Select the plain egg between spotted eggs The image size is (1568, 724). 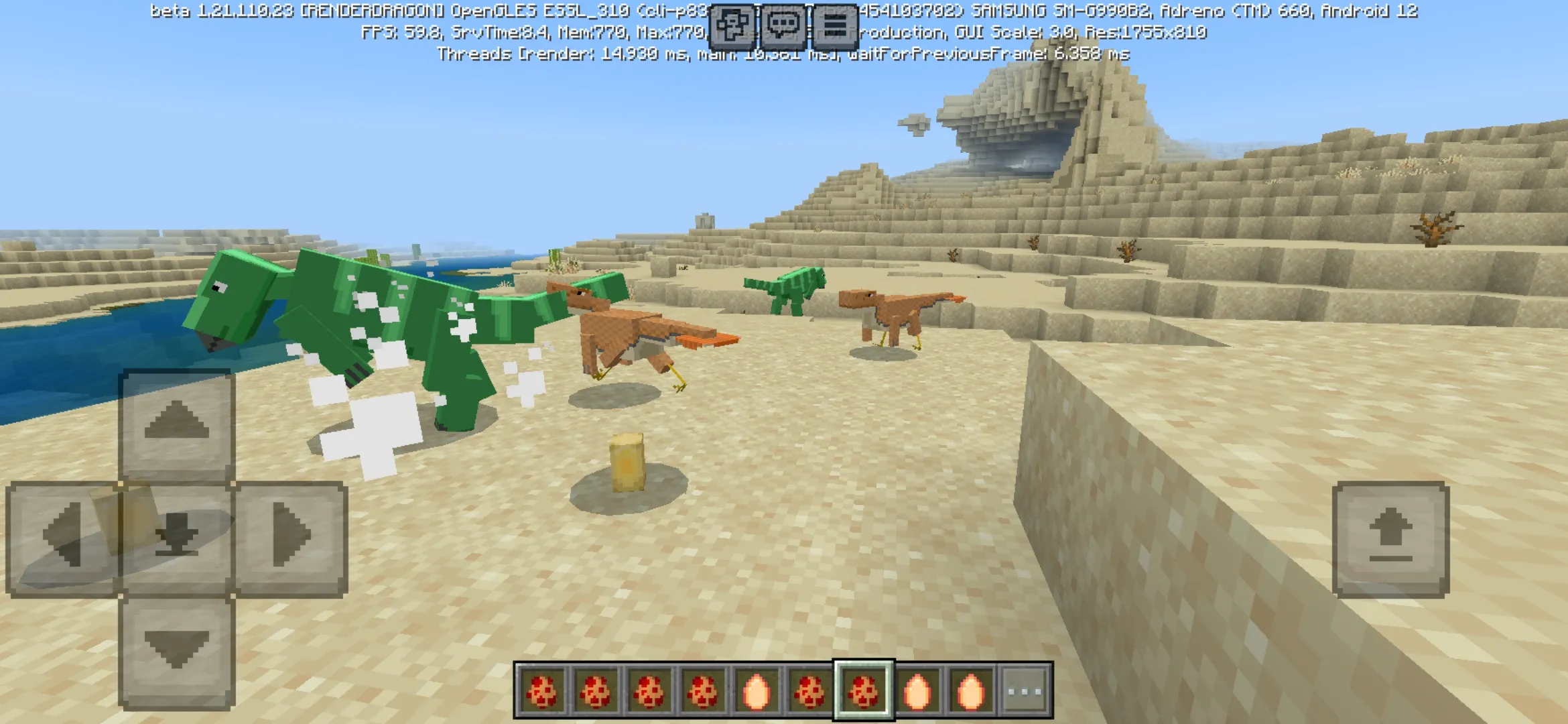(x=756, y=690)
